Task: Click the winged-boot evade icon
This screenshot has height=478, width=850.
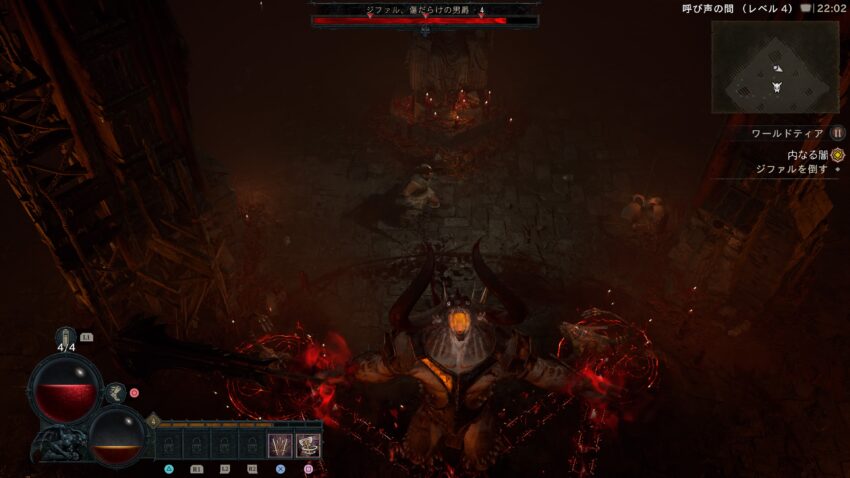Action: 116,393
